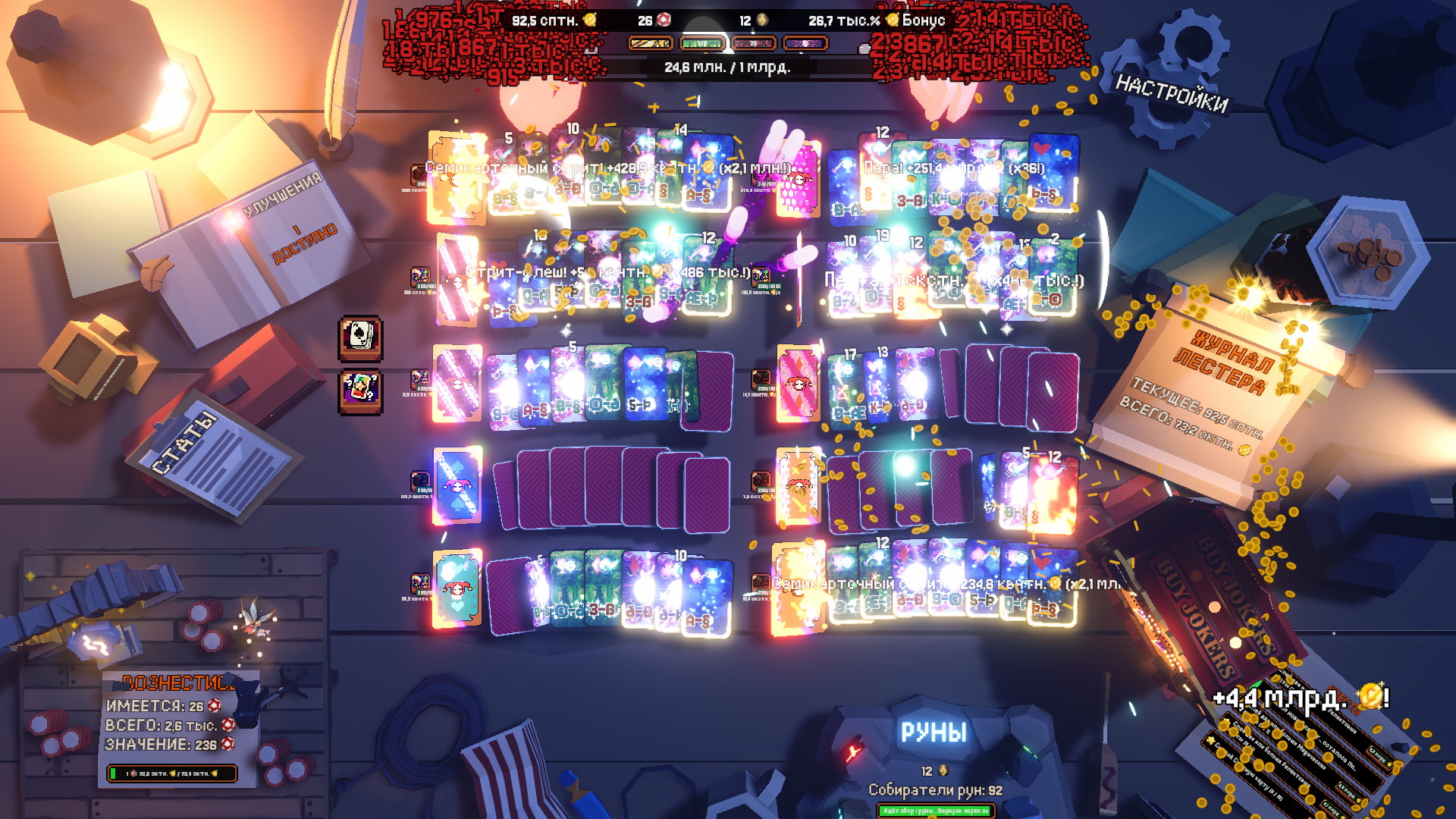Select the teal heart joker card
Viewport: 1456px width, 819px height.
pos(457,588)
